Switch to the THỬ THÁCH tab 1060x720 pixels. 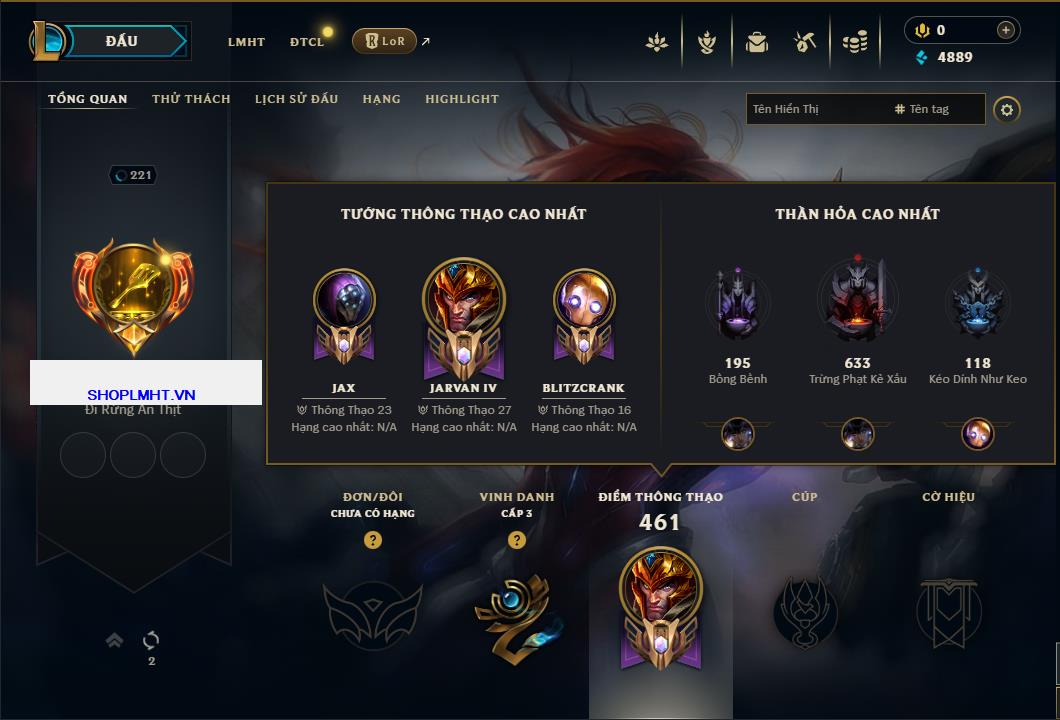pyautogui.click(x=191, y=99)
